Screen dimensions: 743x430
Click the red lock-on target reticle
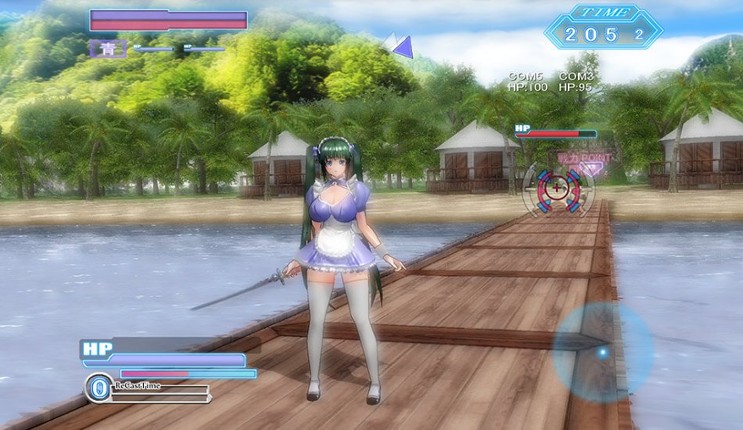556,187
